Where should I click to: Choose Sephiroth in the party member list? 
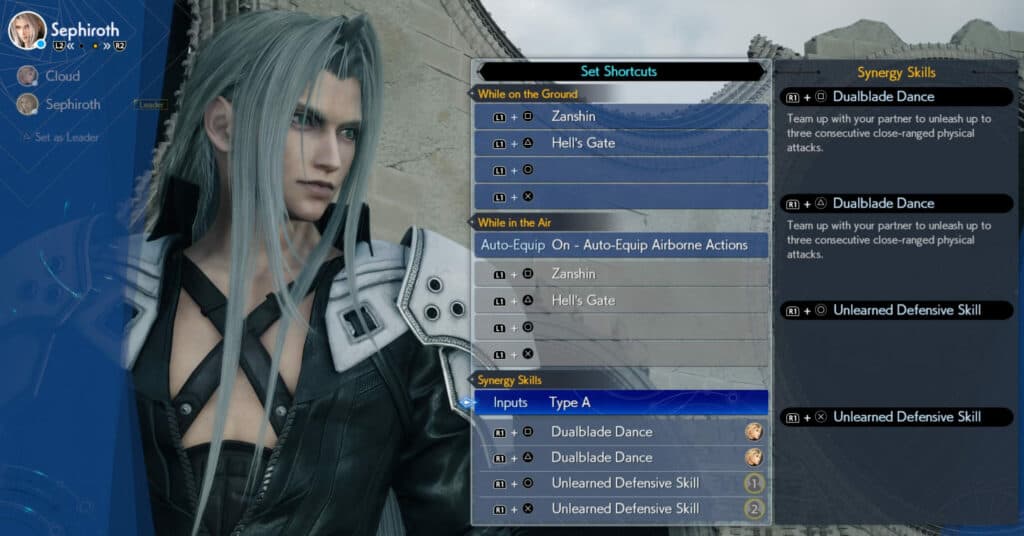[72, 104]
